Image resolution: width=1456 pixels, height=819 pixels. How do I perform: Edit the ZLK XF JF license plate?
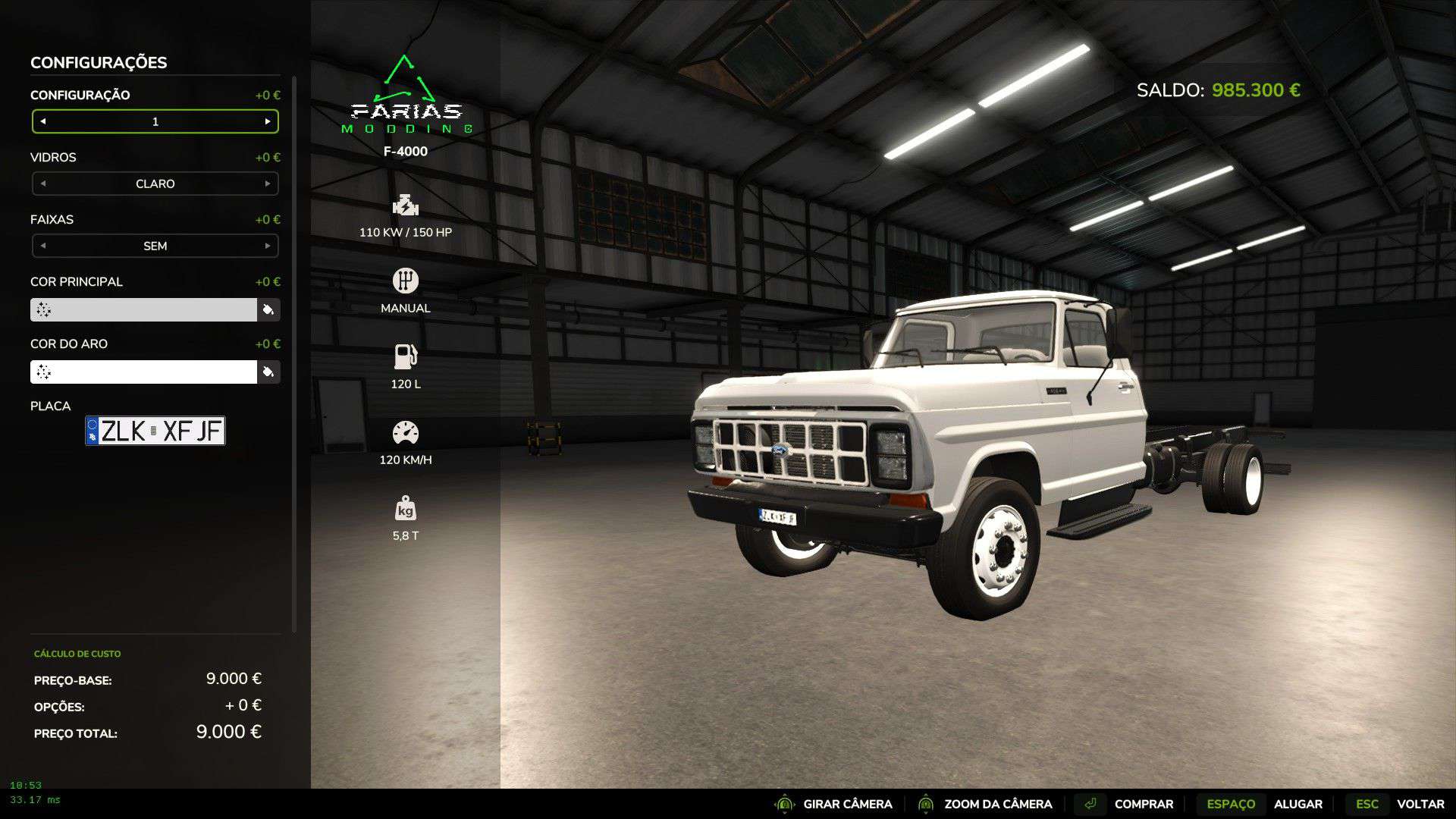pos(155,431)
